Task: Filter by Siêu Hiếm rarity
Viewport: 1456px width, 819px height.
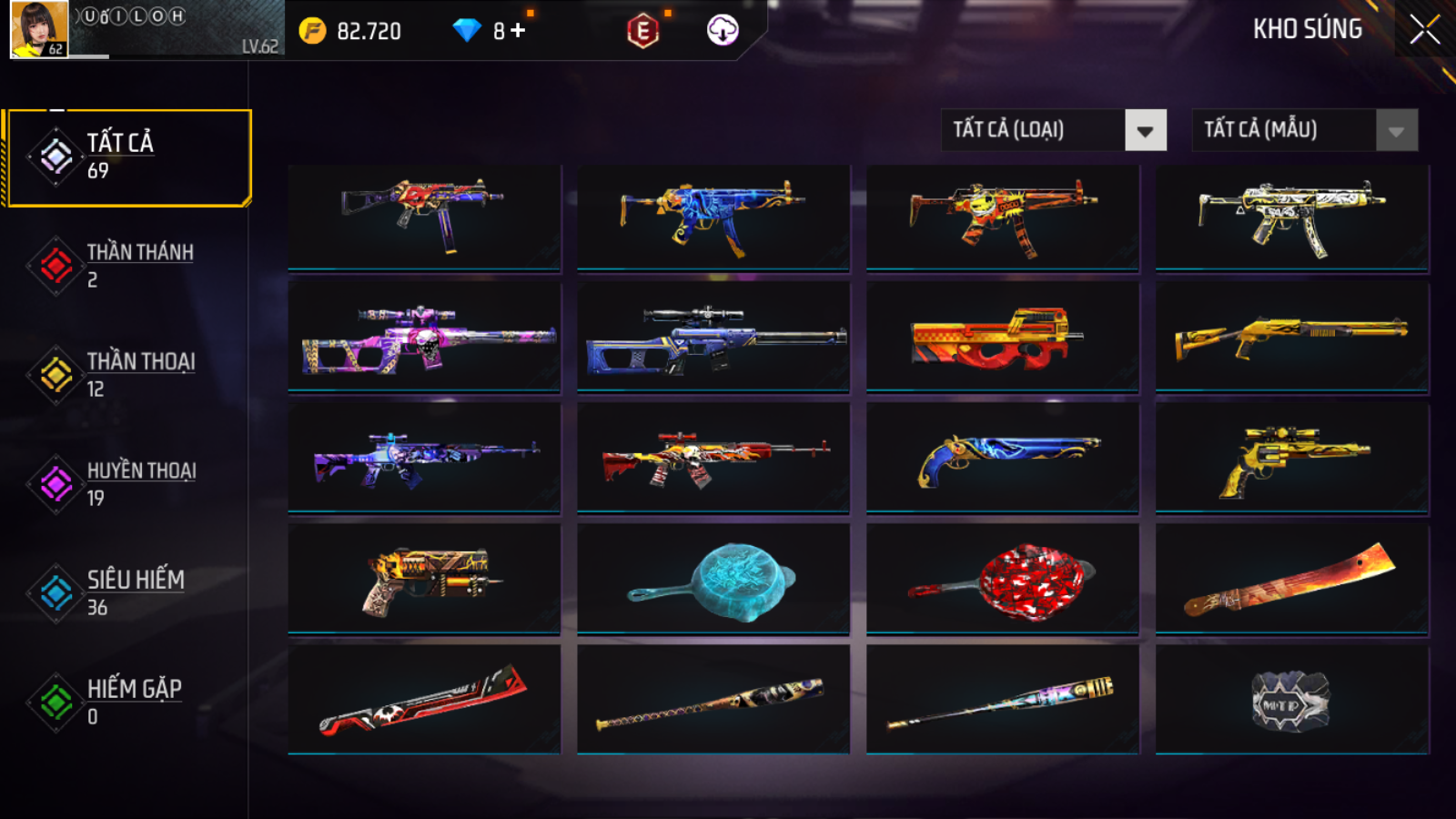Action: point(129,593)
